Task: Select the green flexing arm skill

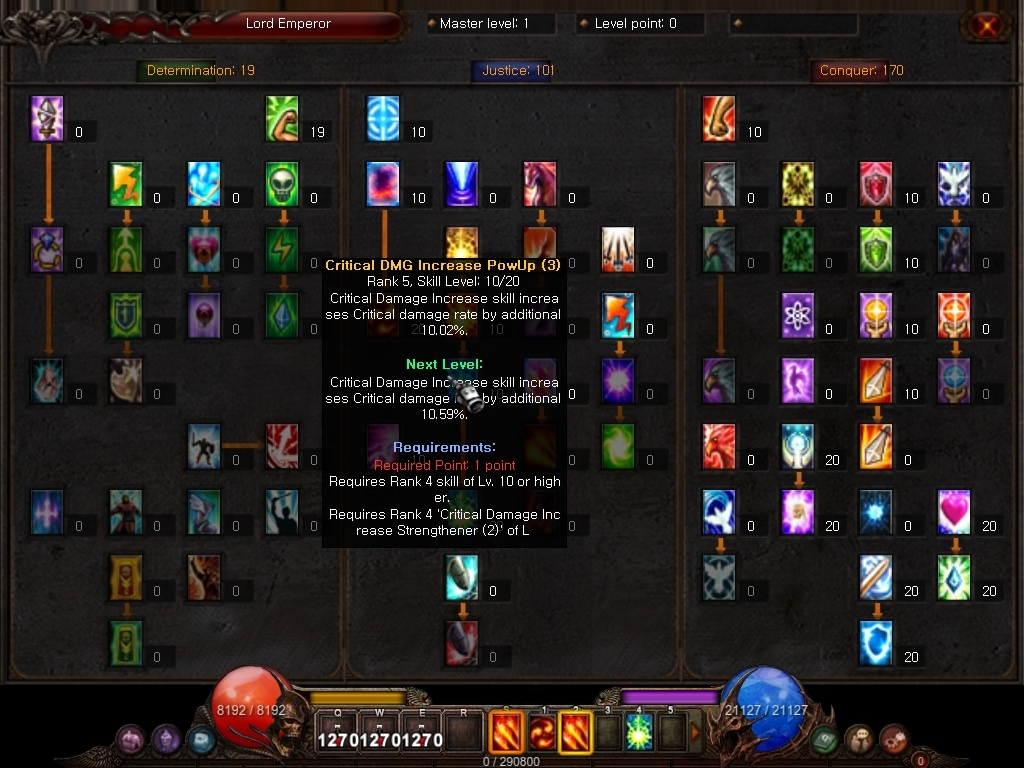Action: click(283, 119)
